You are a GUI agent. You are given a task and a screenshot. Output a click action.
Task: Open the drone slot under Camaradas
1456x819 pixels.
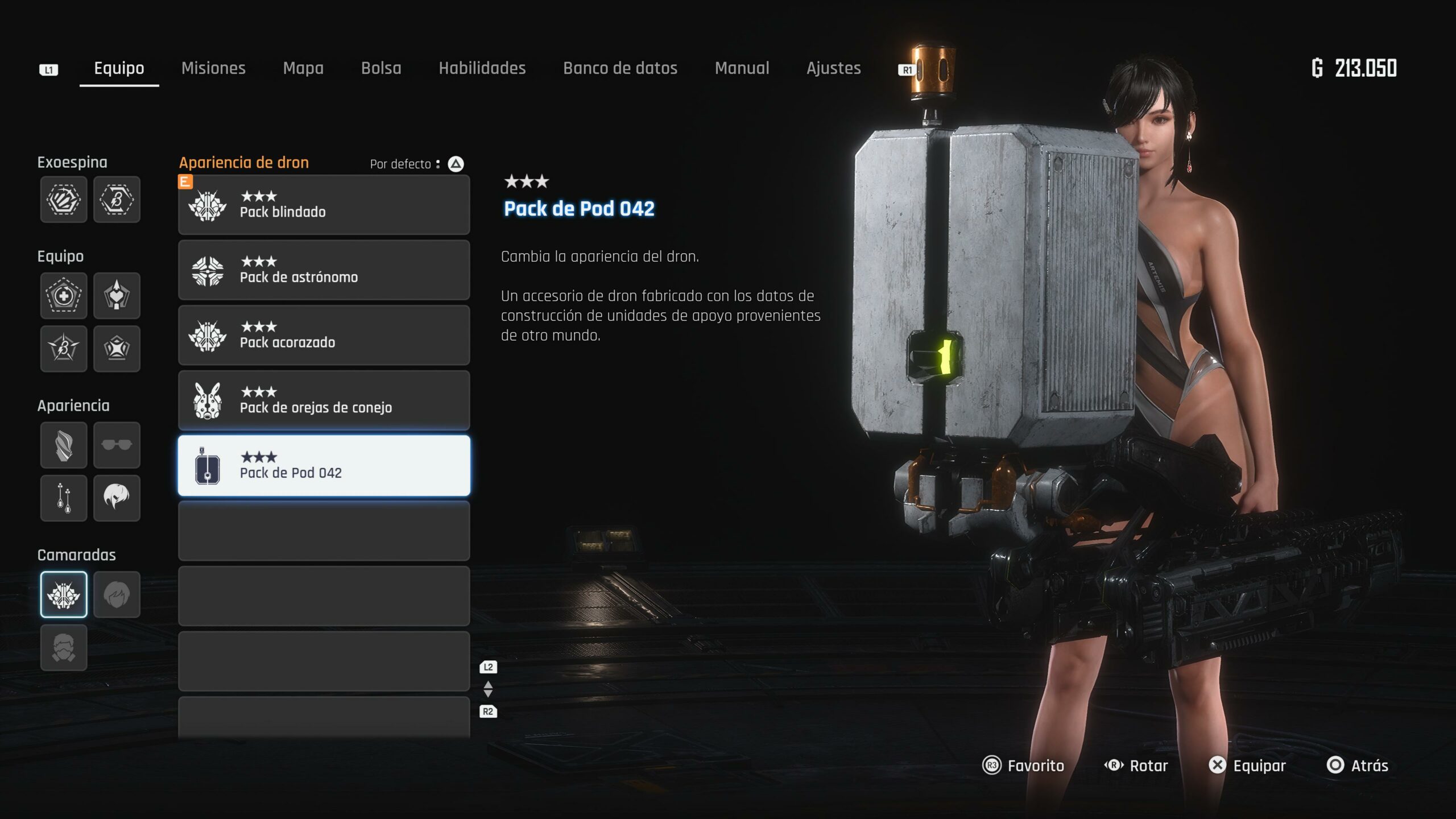[64, 594]
